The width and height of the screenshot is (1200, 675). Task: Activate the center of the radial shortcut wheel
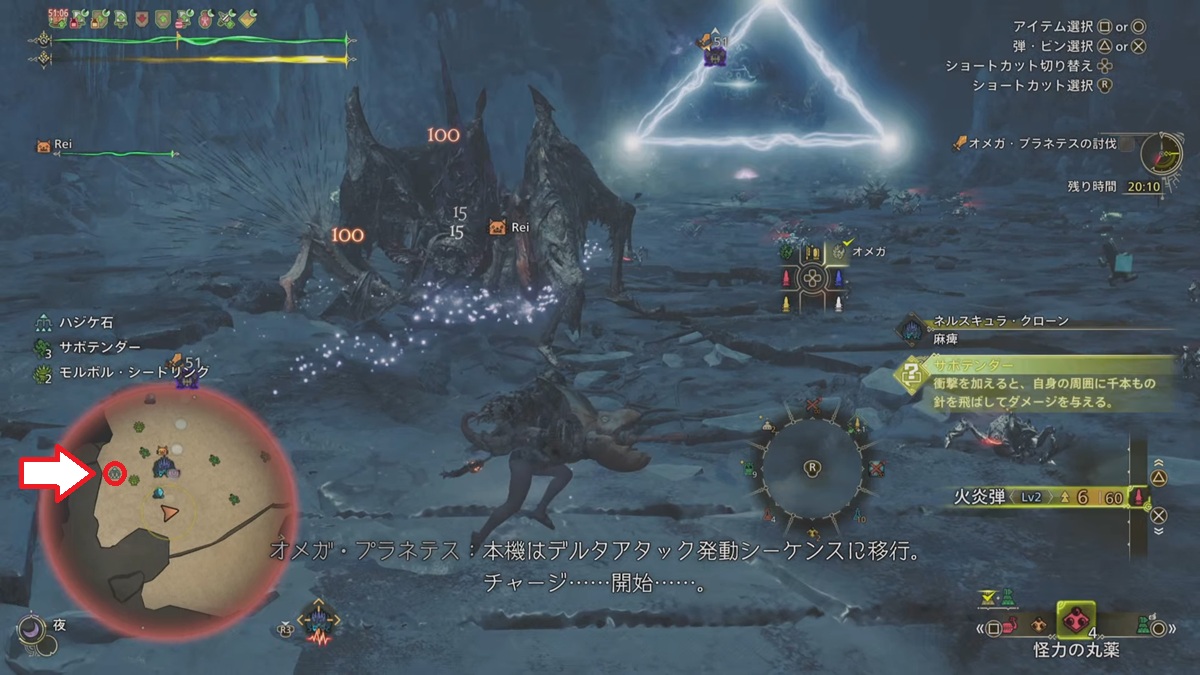811,467
